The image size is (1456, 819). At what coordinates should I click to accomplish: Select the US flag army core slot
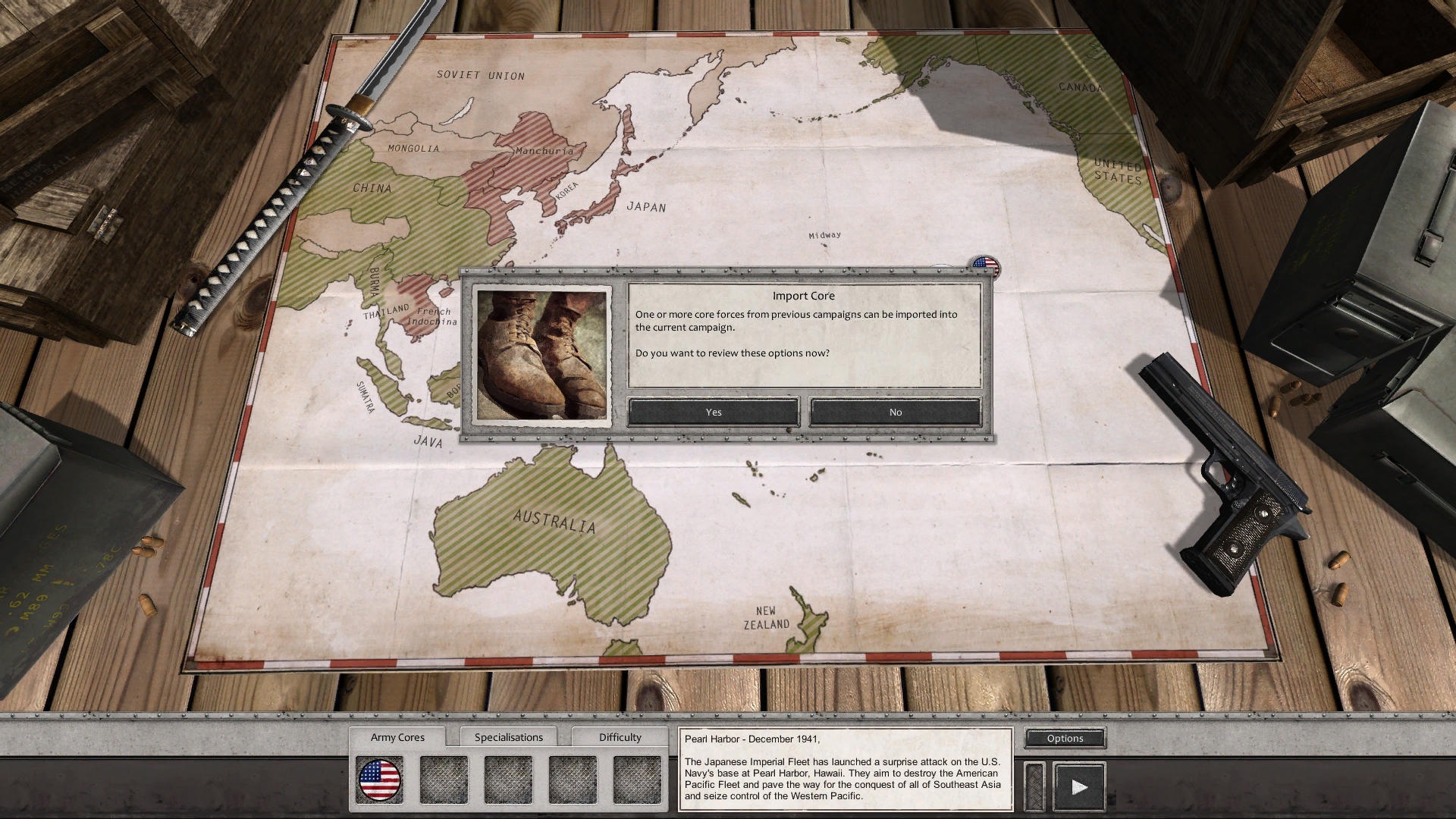(x=379, y=780)
